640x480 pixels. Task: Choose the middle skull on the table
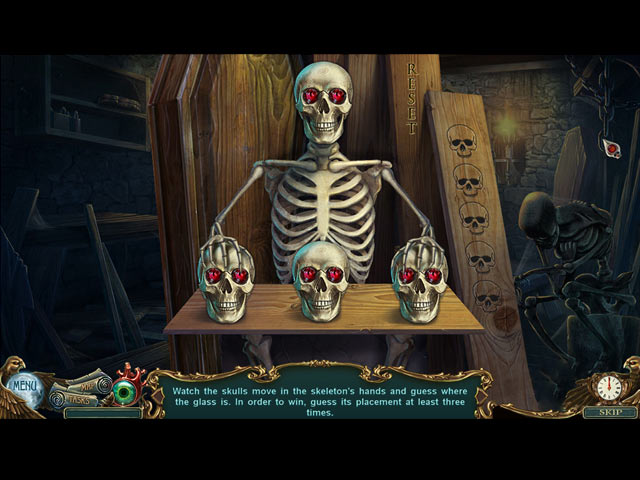click(320, 281)
